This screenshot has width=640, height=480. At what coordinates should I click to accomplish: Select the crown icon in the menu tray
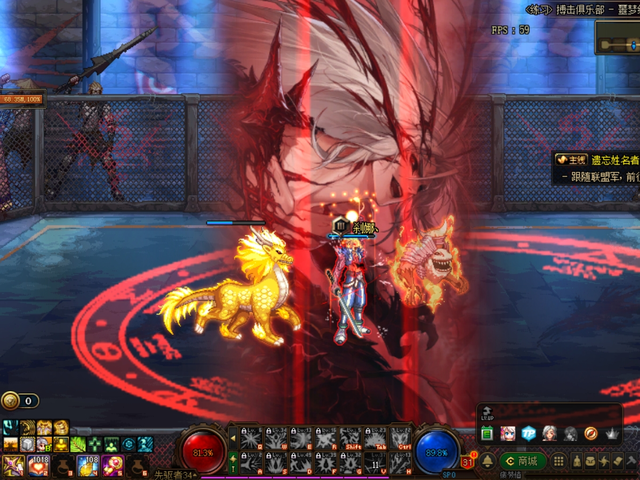pyautogui.click(x=613, y=433)
